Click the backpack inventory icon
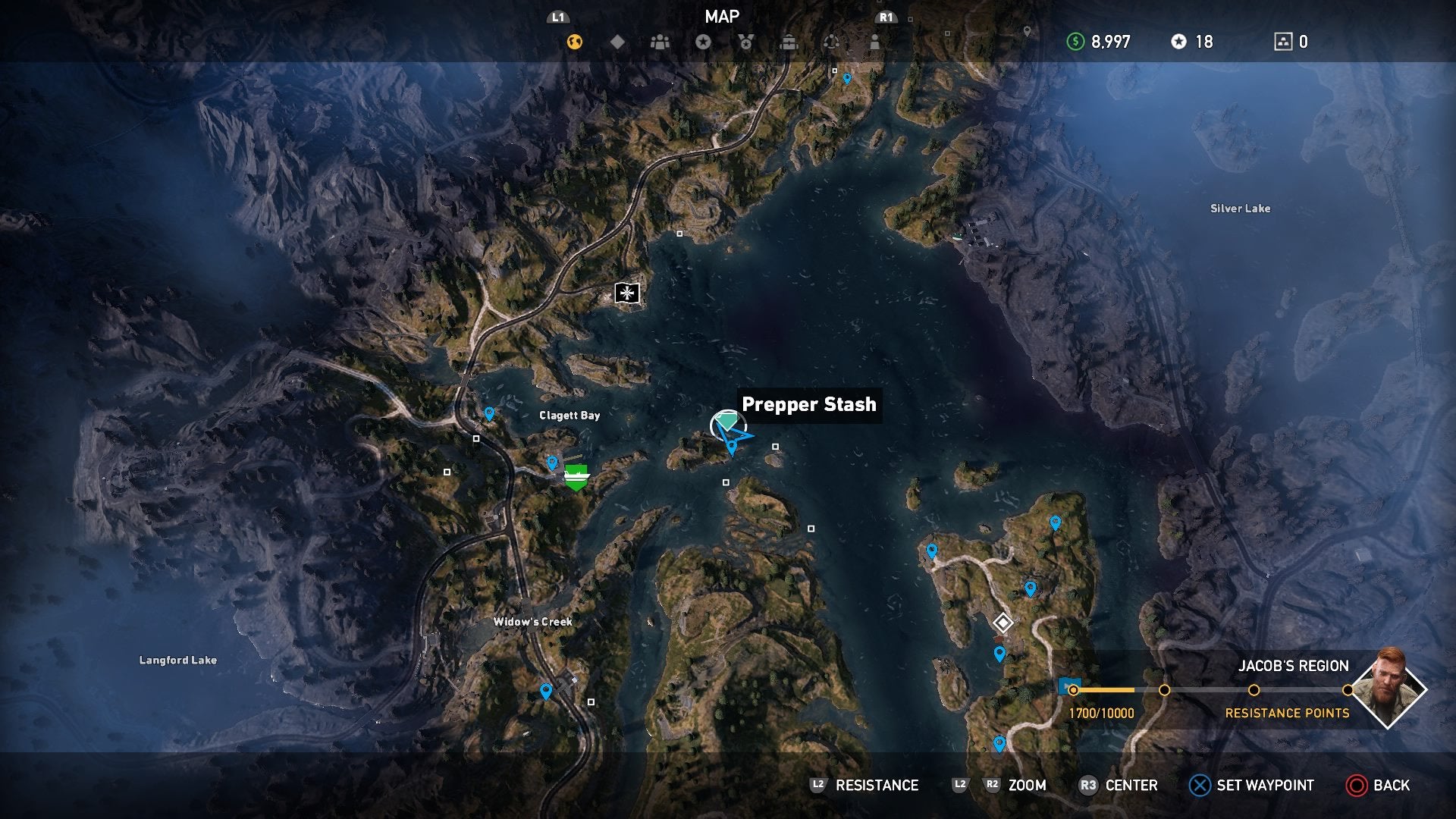 (789, 42)
